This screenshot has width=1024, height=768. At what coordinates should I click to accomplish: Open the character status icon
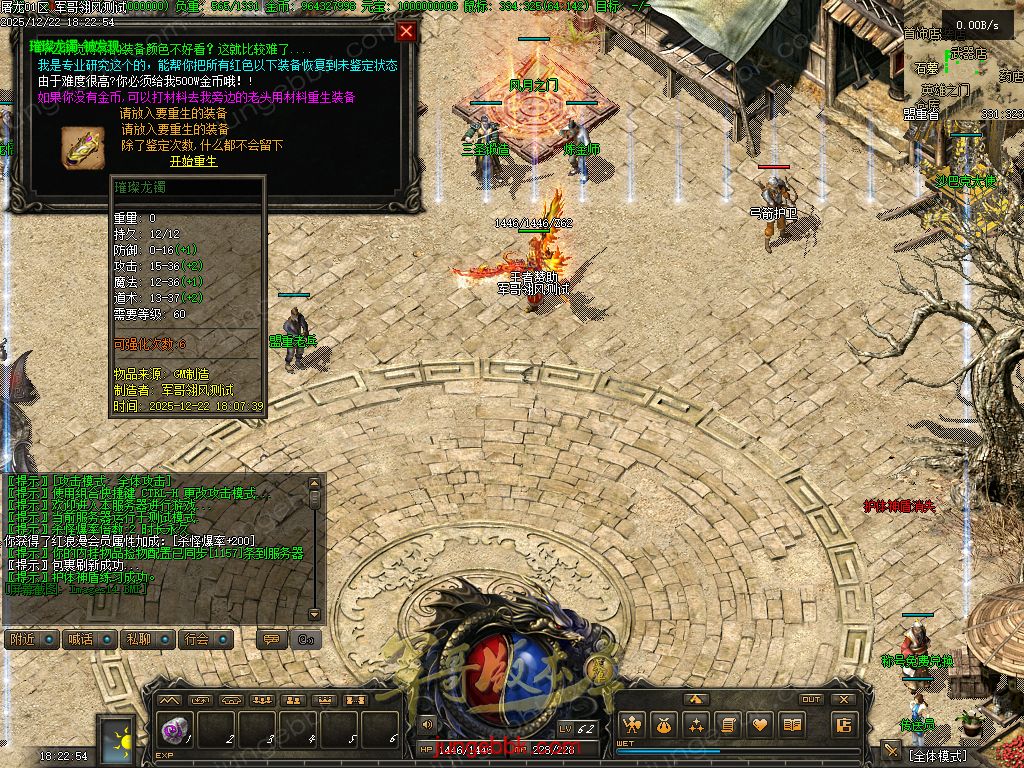pyautogui.click(x=631, y=725)
